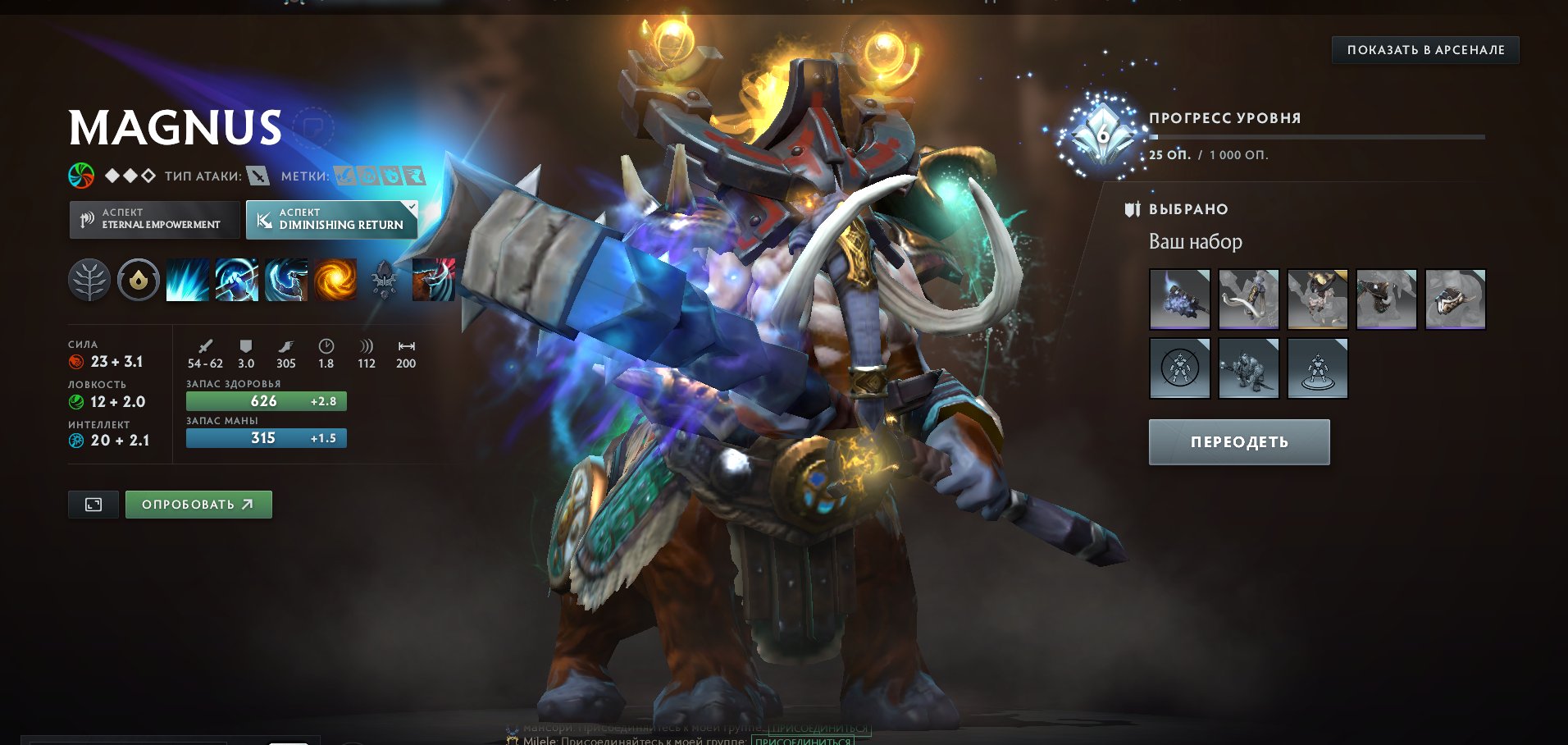Select the Eternal Empowerment aspect
The image size is (1568, 745).
click(x=154, y=219)
